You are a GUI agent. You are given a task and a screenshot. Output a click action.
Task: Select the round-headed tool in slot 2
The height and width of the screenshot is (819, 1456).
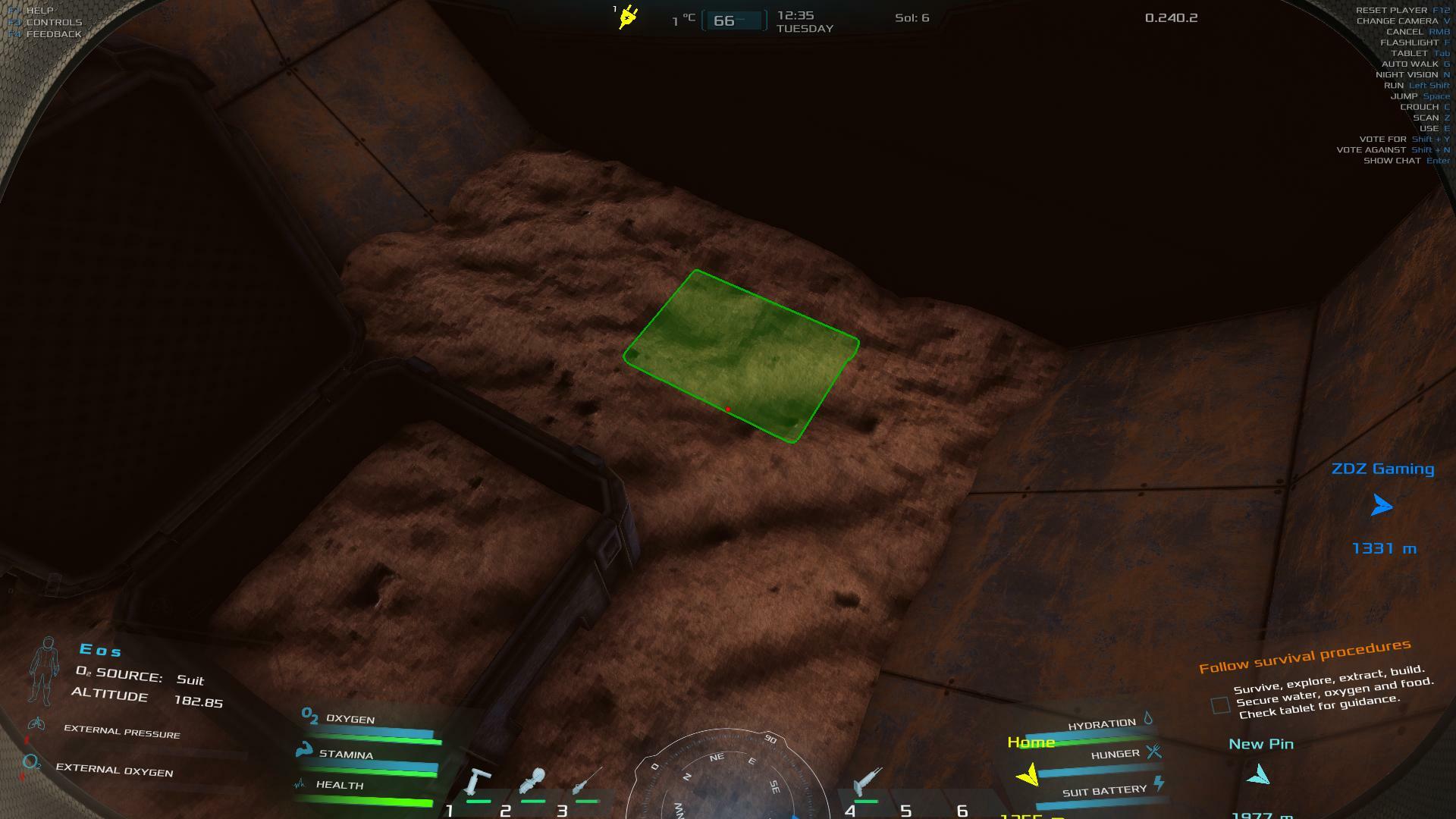pos(533,784)
